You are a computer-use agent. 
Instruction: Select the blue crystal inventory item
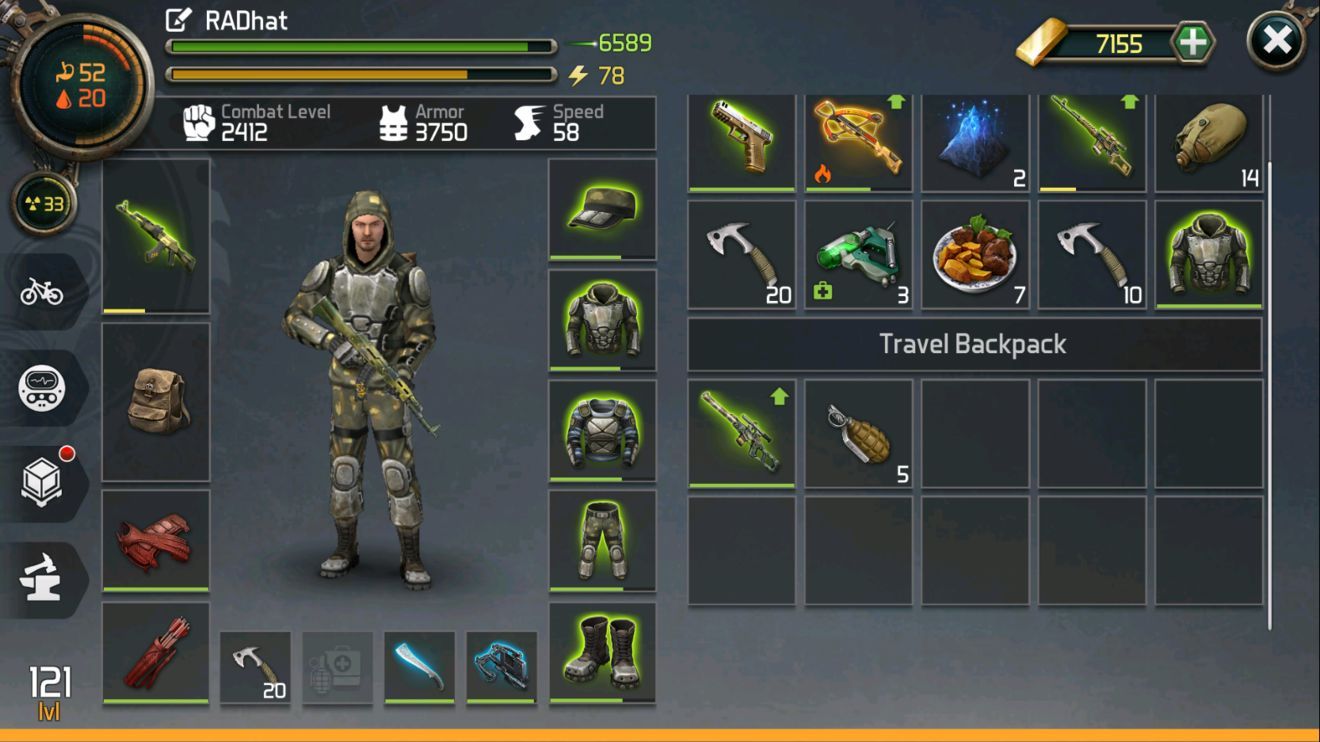tap(974, 140)
